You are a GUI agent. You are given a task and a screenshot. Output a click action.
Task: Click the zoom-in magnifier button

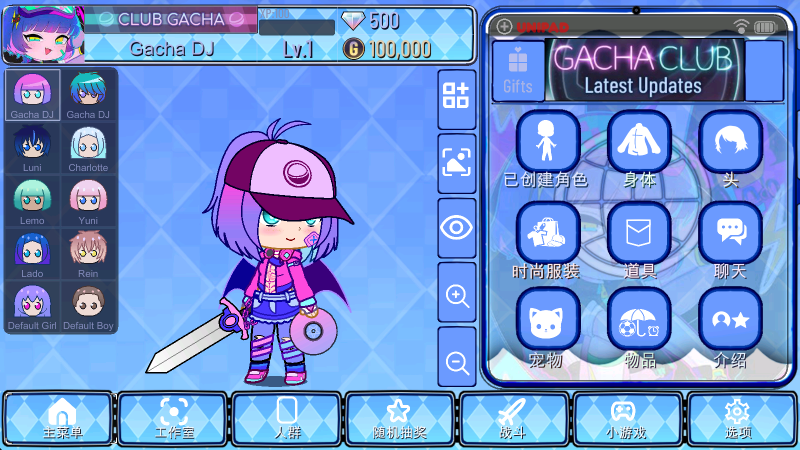click(457, 296)
